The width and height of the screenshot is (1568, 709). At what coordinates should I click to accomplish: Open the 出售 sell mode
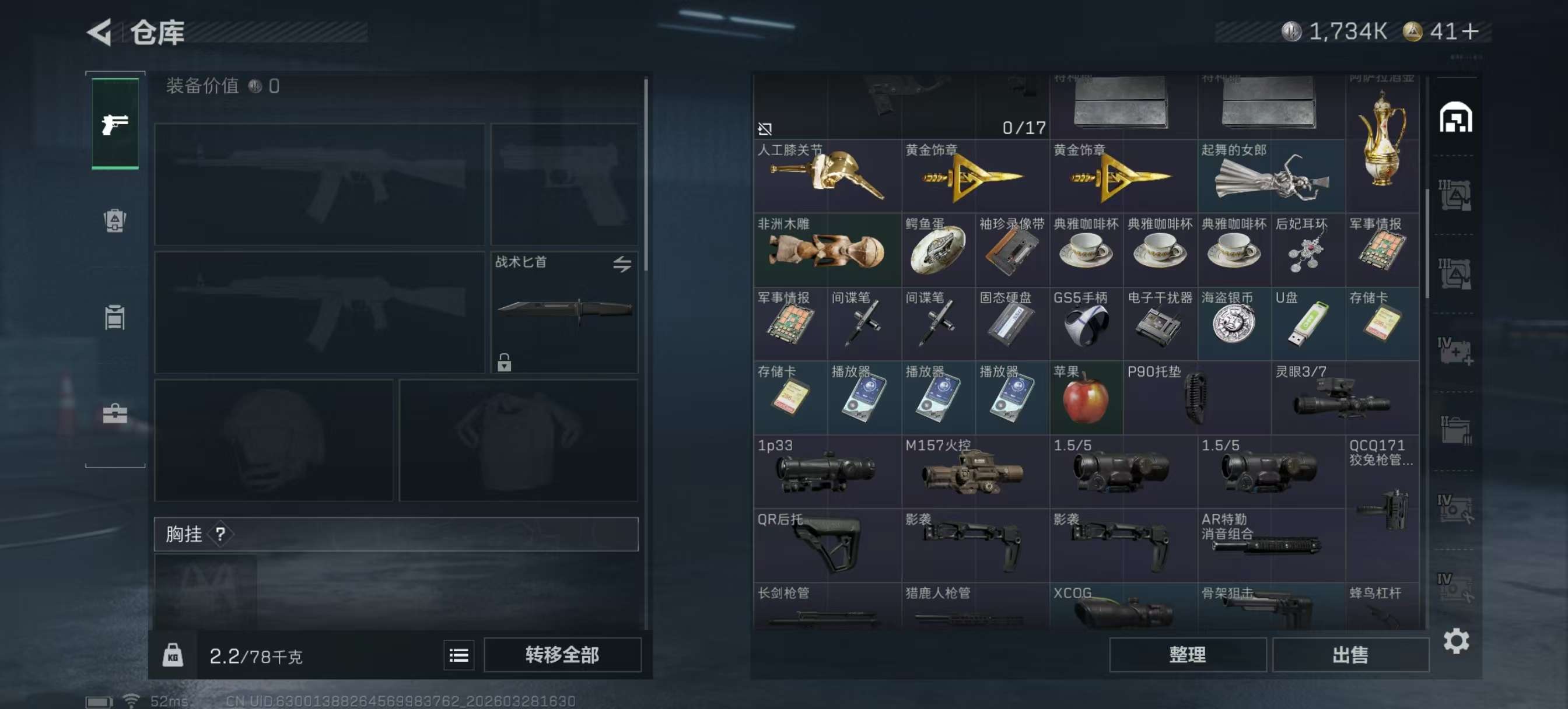[x=1350, y=655]
